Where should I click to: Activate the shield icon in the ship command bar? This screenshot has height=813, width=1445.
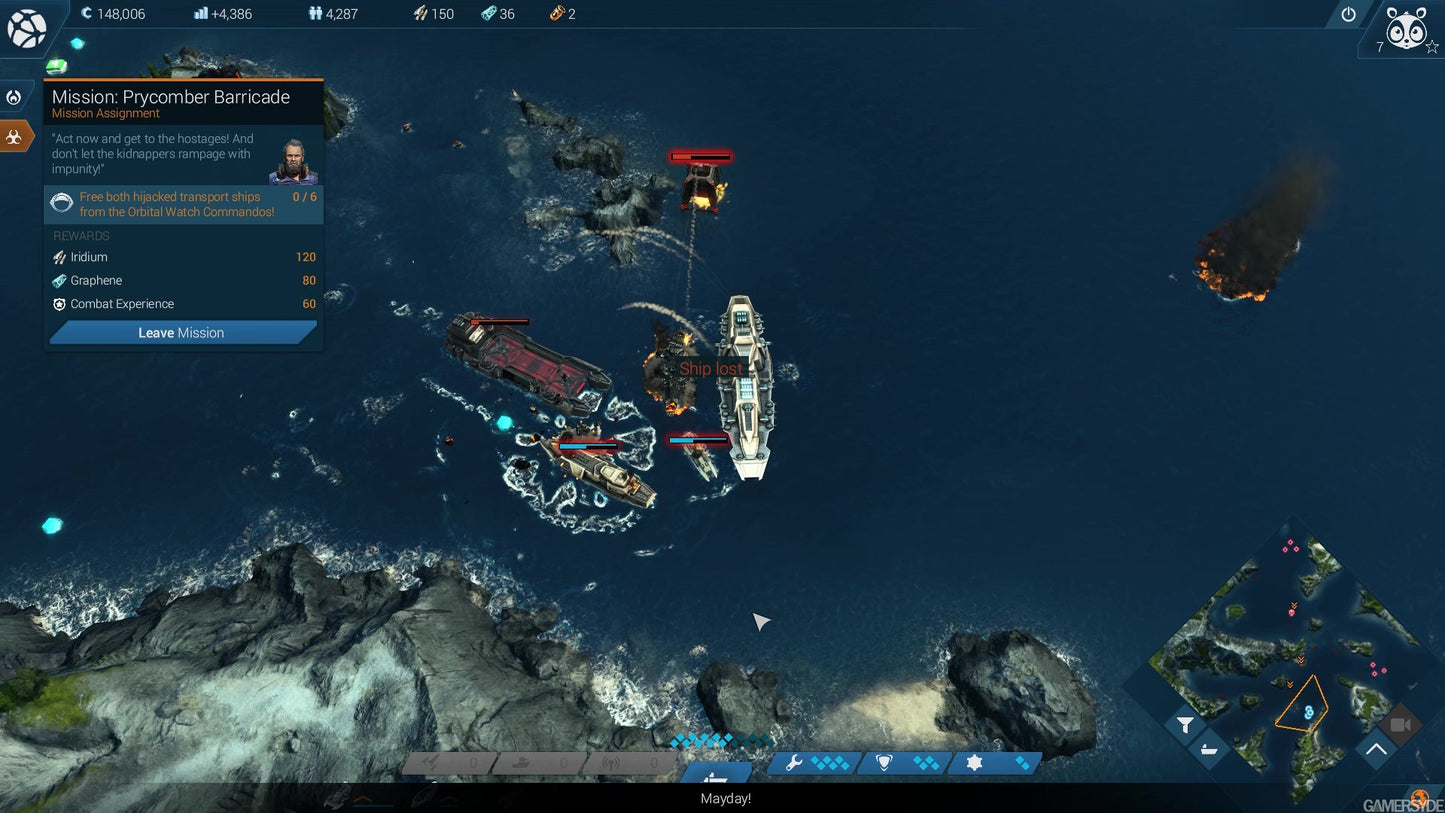886,762
